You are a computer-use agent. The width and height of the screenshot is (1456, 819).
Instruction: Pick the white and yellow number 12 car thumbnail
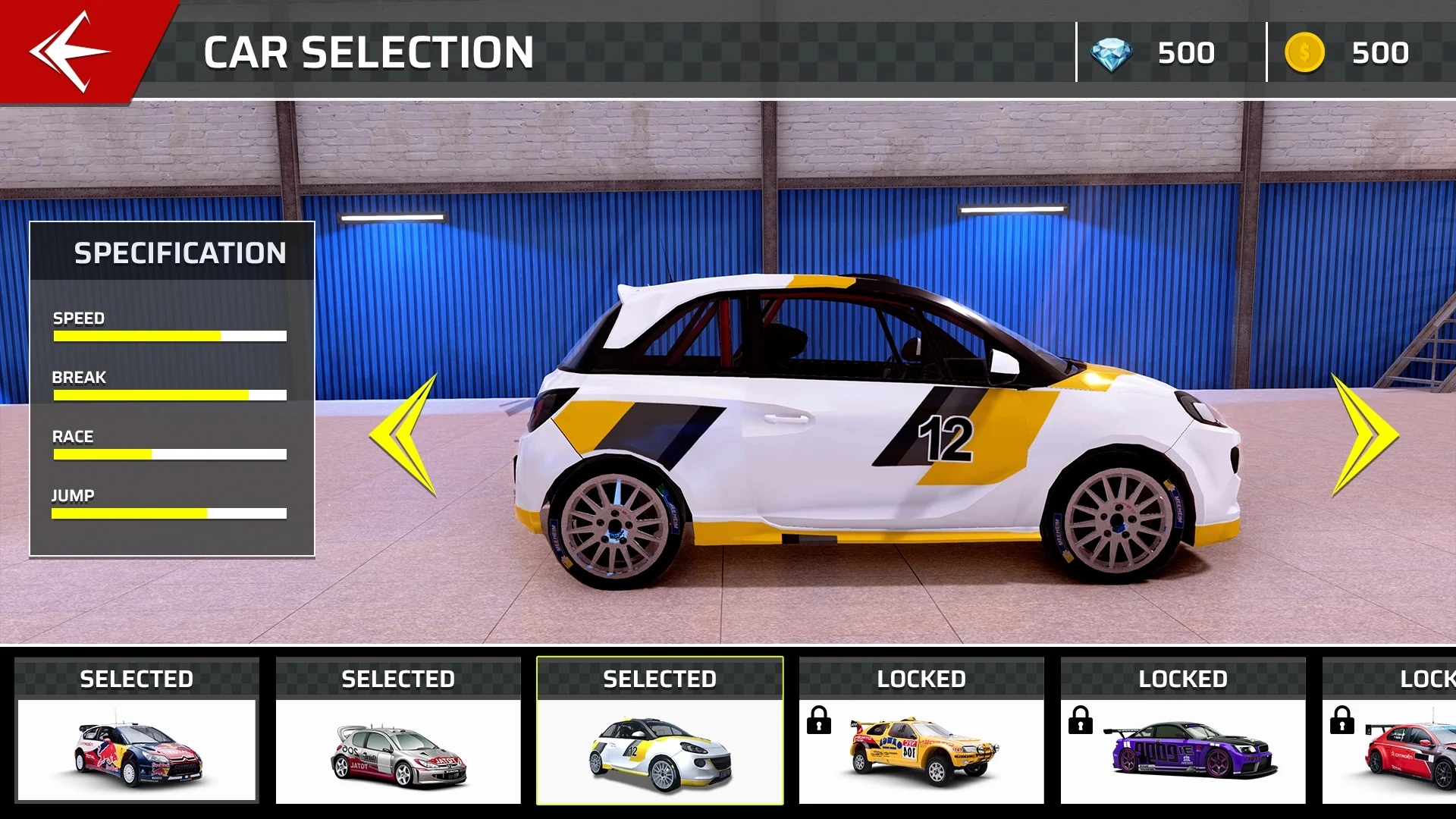(x=660, y=749)
